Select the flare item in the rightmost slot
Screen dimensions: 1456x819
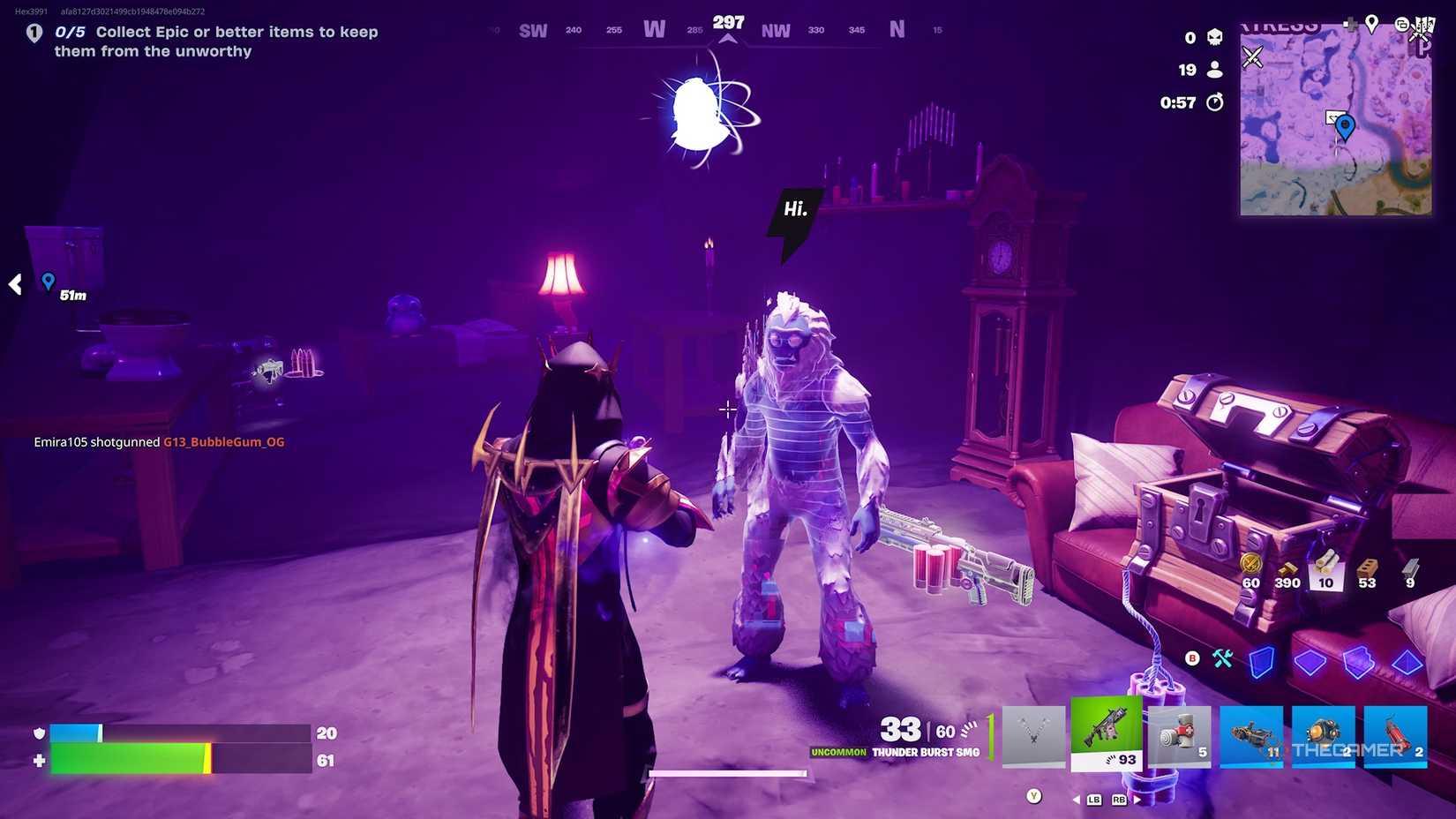click(1395, 737)
